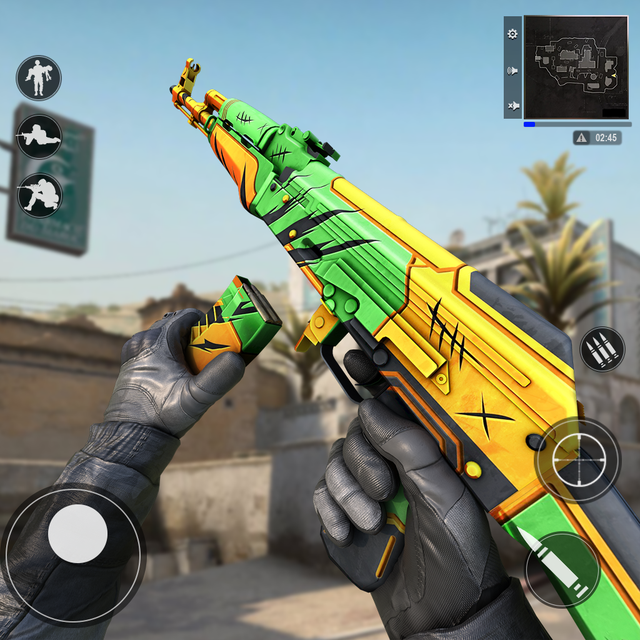
Task: Switch to prone stance
Action: click(39, 137)
